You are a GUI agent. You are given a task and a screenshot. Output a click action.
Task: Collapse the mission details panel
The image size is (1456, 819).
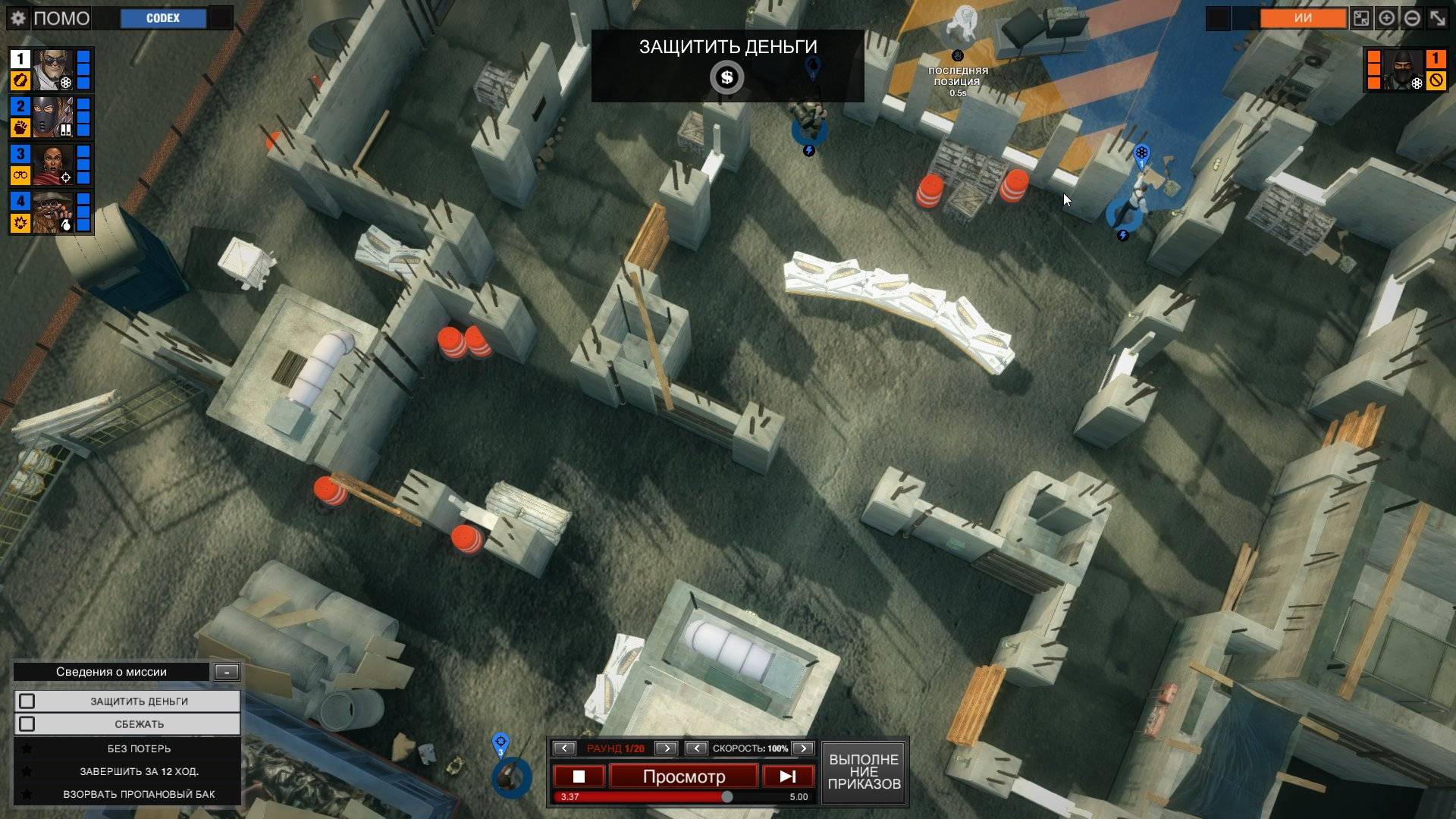(x=227, y=672)
